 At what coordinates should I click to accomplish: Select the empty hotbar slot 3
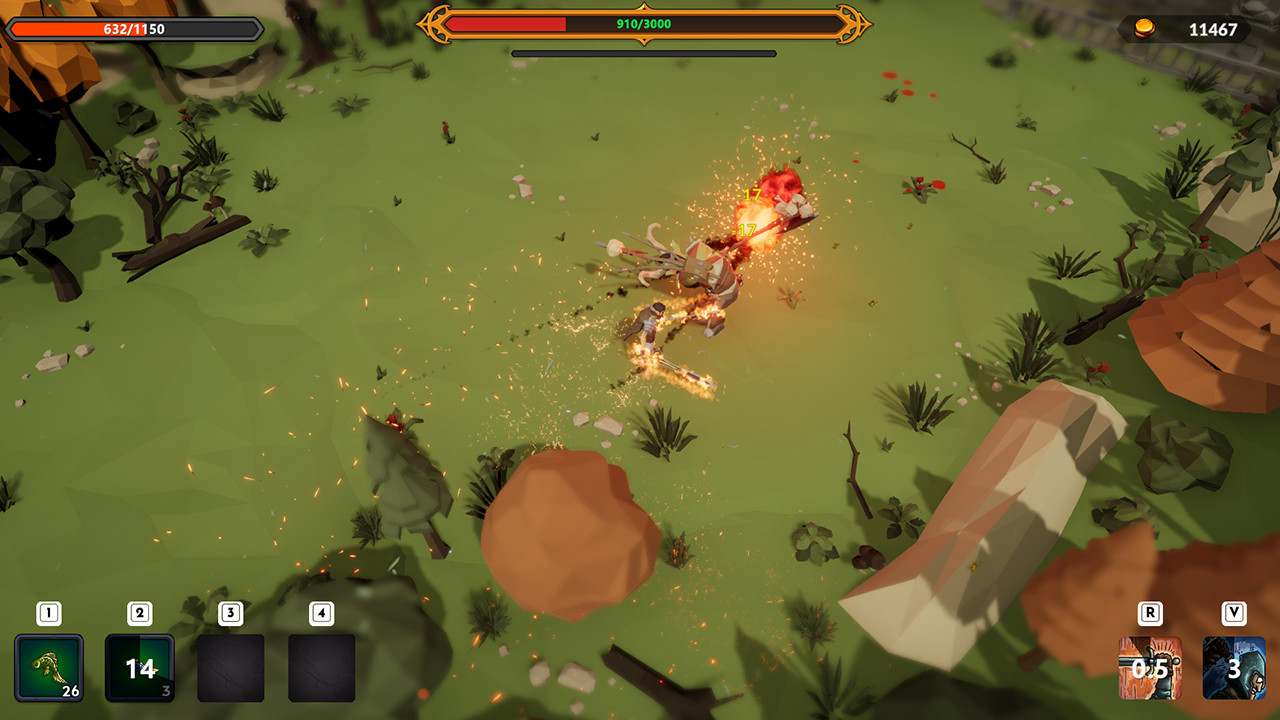[232, 666]
